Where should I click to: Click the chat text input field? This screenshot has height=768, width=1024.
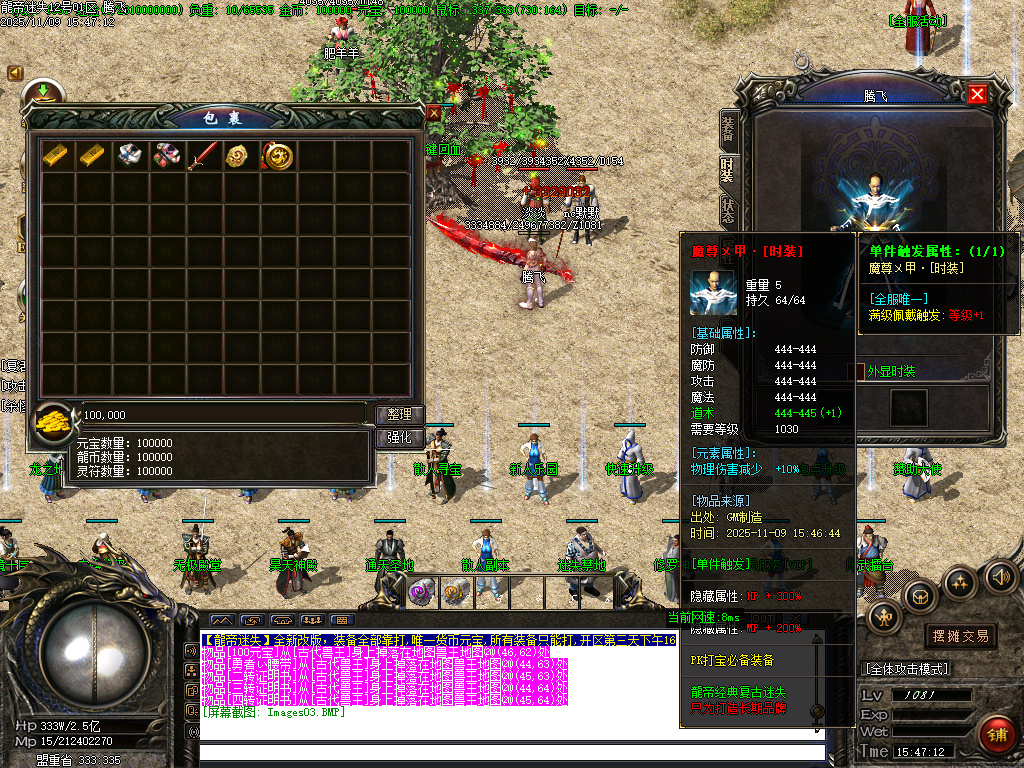tap(510, 753)
